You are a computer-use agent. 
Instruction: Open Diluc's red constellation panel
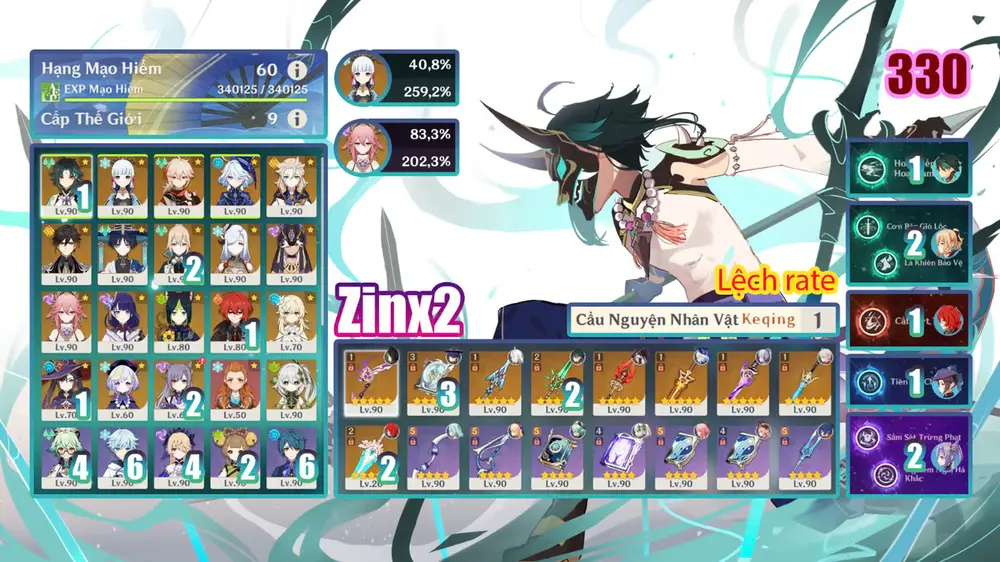pyautogui.click(x=908, y=321)
